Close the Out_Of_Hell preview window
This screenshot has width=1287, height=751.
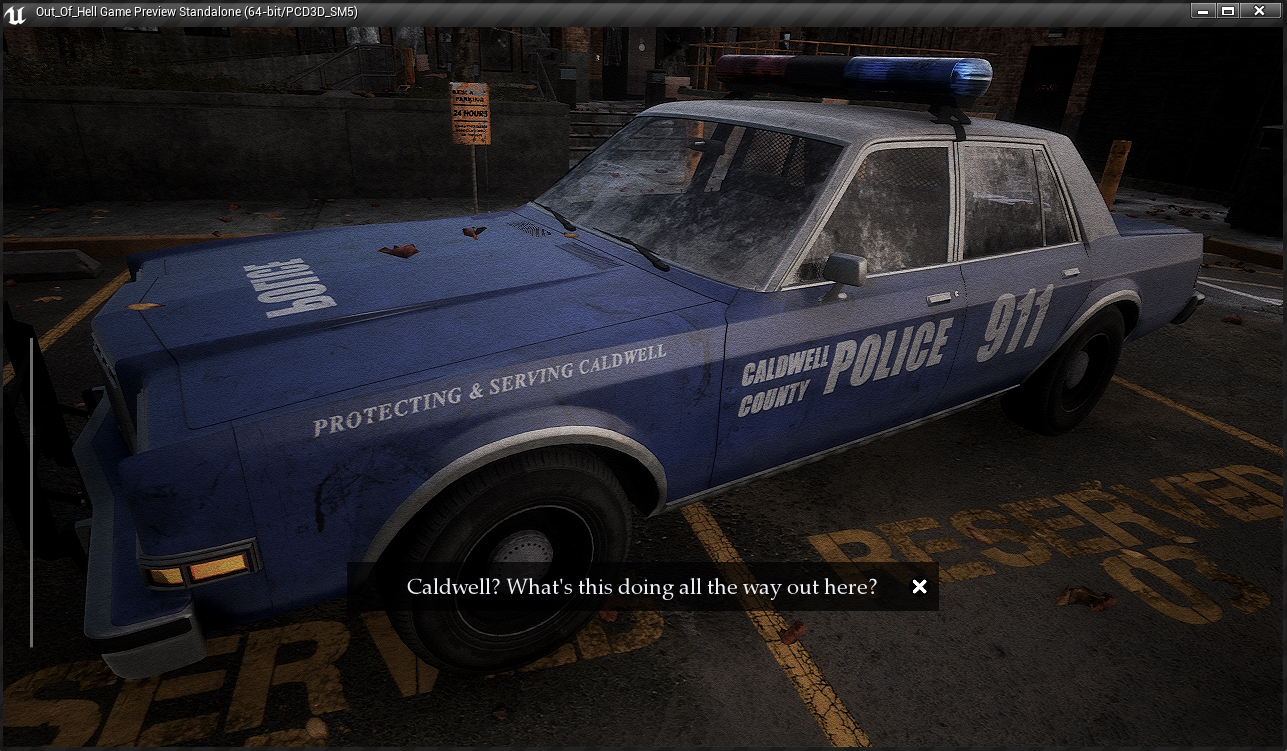click(x=1260, y=11)
